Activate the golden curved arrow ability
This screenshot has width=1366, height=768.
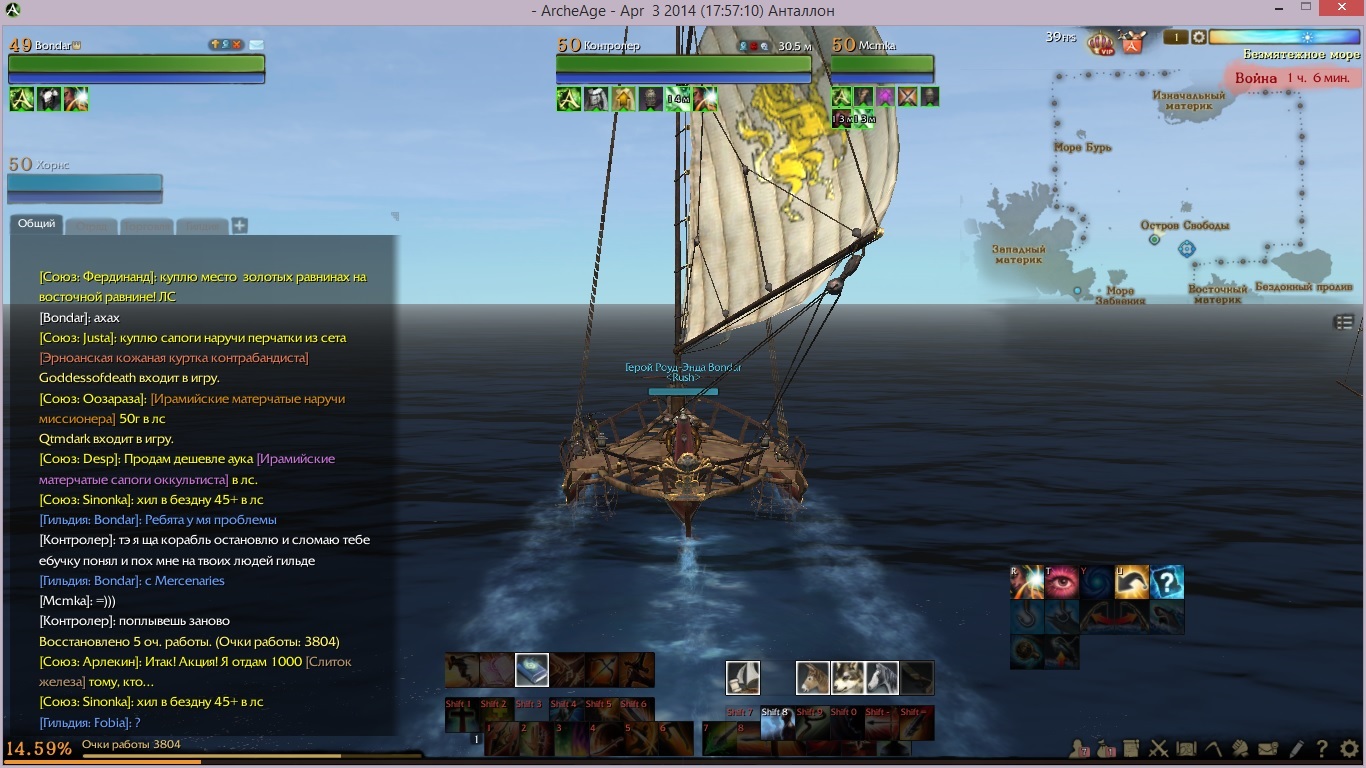[1132, 582]
